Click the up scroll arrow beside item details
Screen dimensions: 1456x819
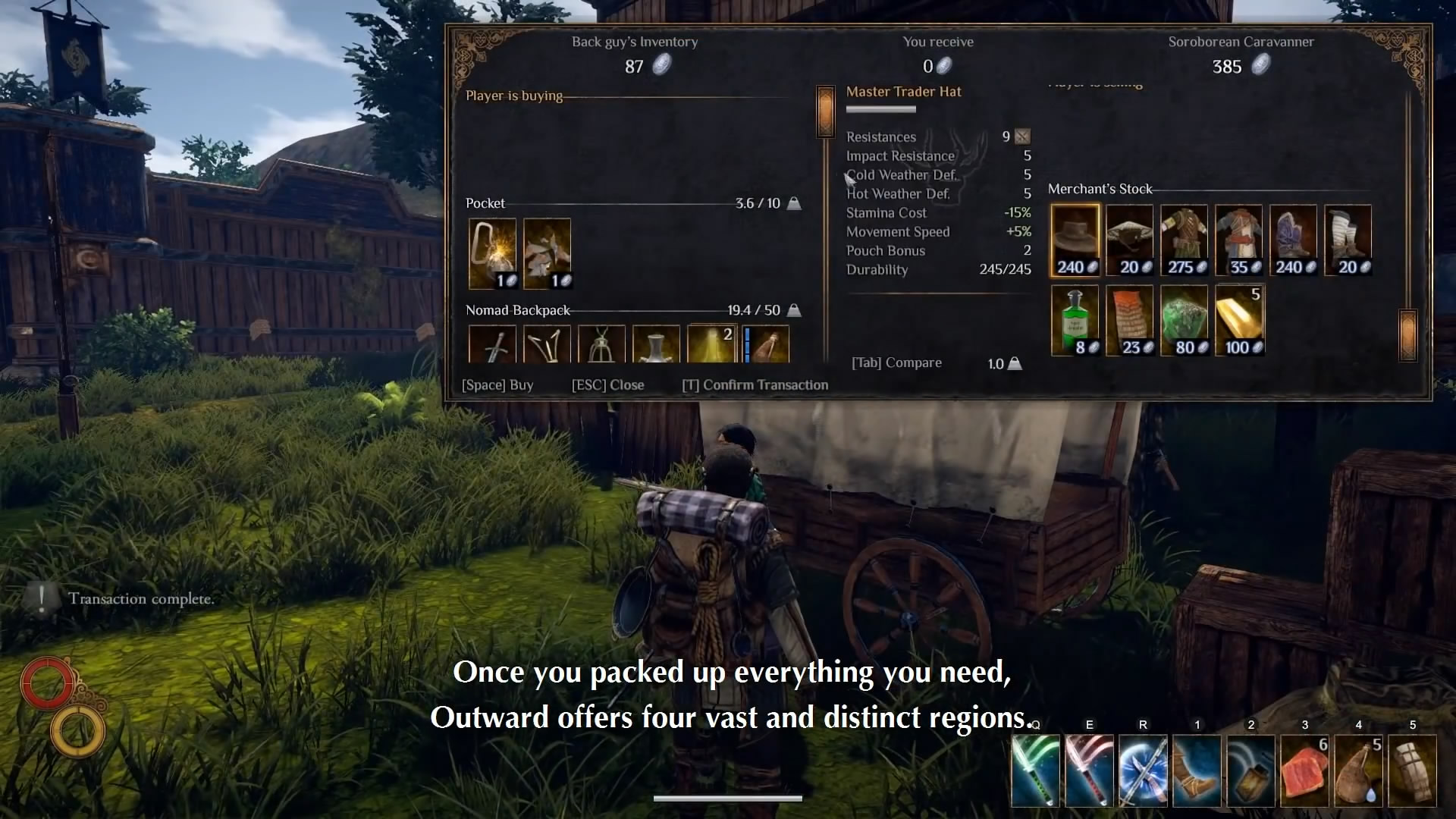pyautogui.click(x=826, y=112)
